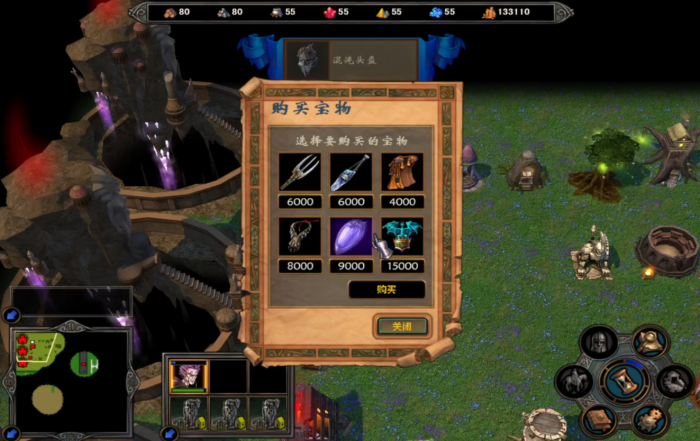Select the purple-haired hero portrait
Viewport: 700px width, 441px height.
pyautogui.click(x=189, y=377)
